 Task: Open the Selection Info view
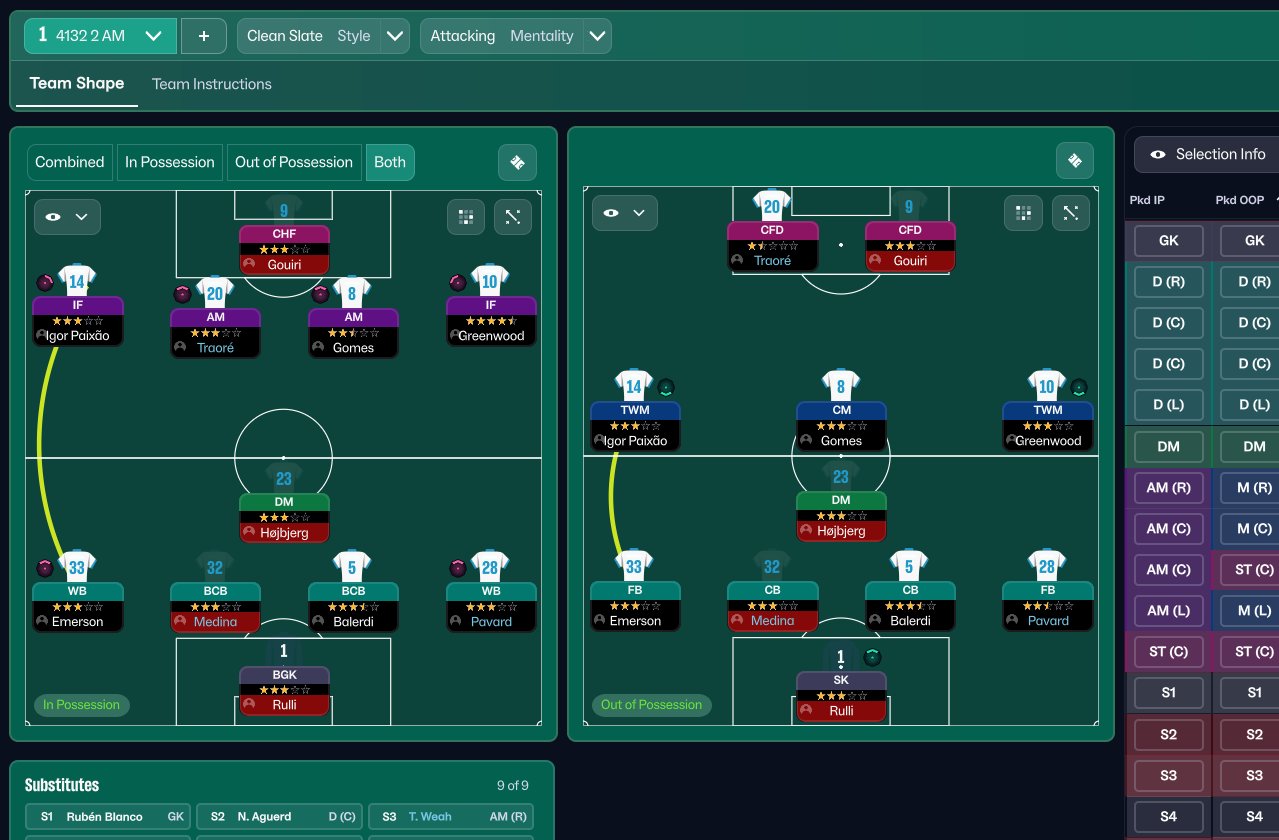click(1208, 155)
